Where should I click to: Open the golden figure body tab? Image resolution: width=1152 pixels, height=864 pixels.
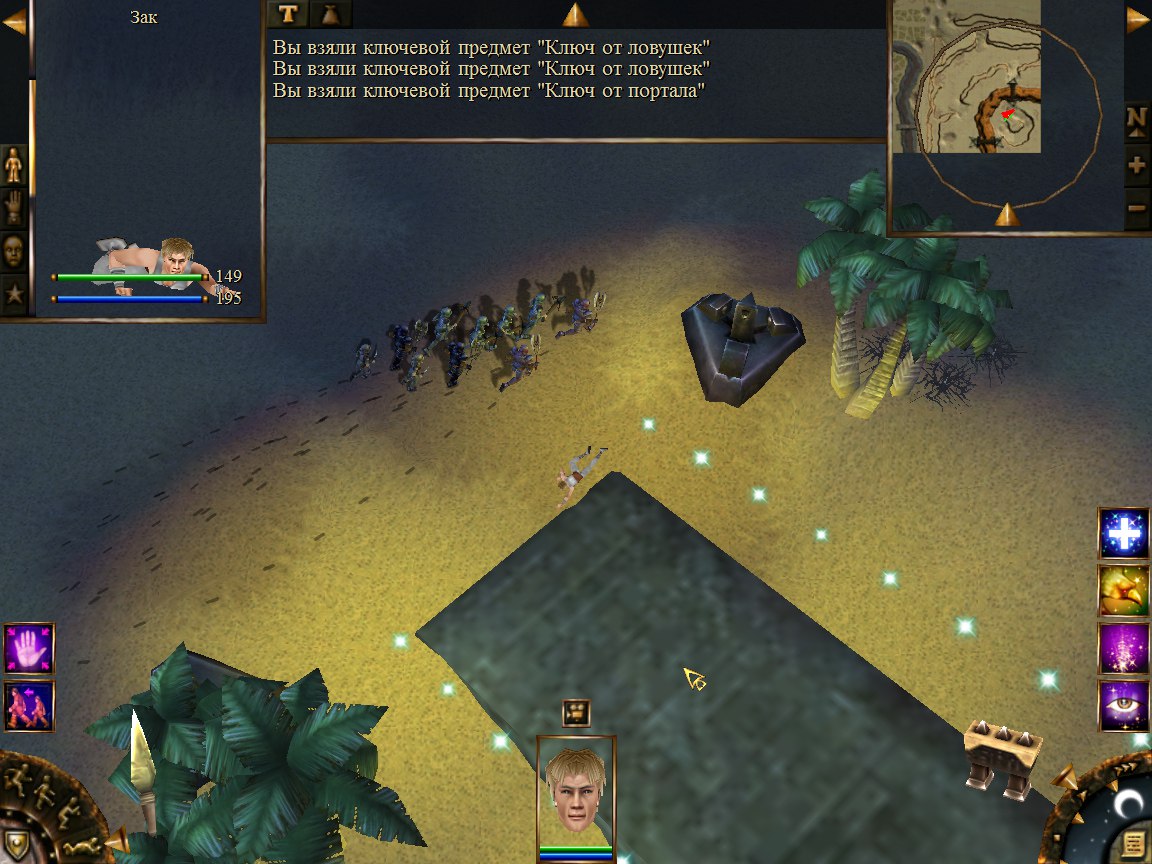pyautogui.click(x=14, y=165)
